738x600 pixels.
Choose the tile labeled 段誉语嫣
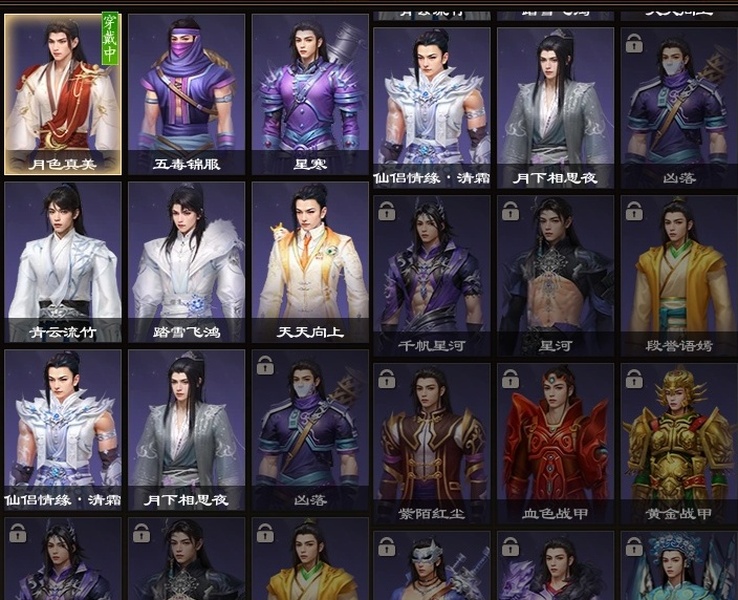click(679, 275)
